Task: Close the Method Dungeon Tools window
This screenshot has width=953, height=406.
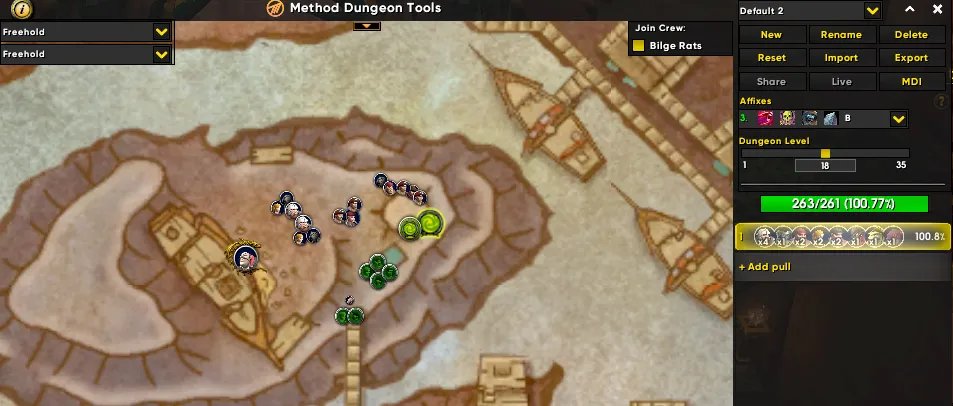Action: tap(938, 9)
